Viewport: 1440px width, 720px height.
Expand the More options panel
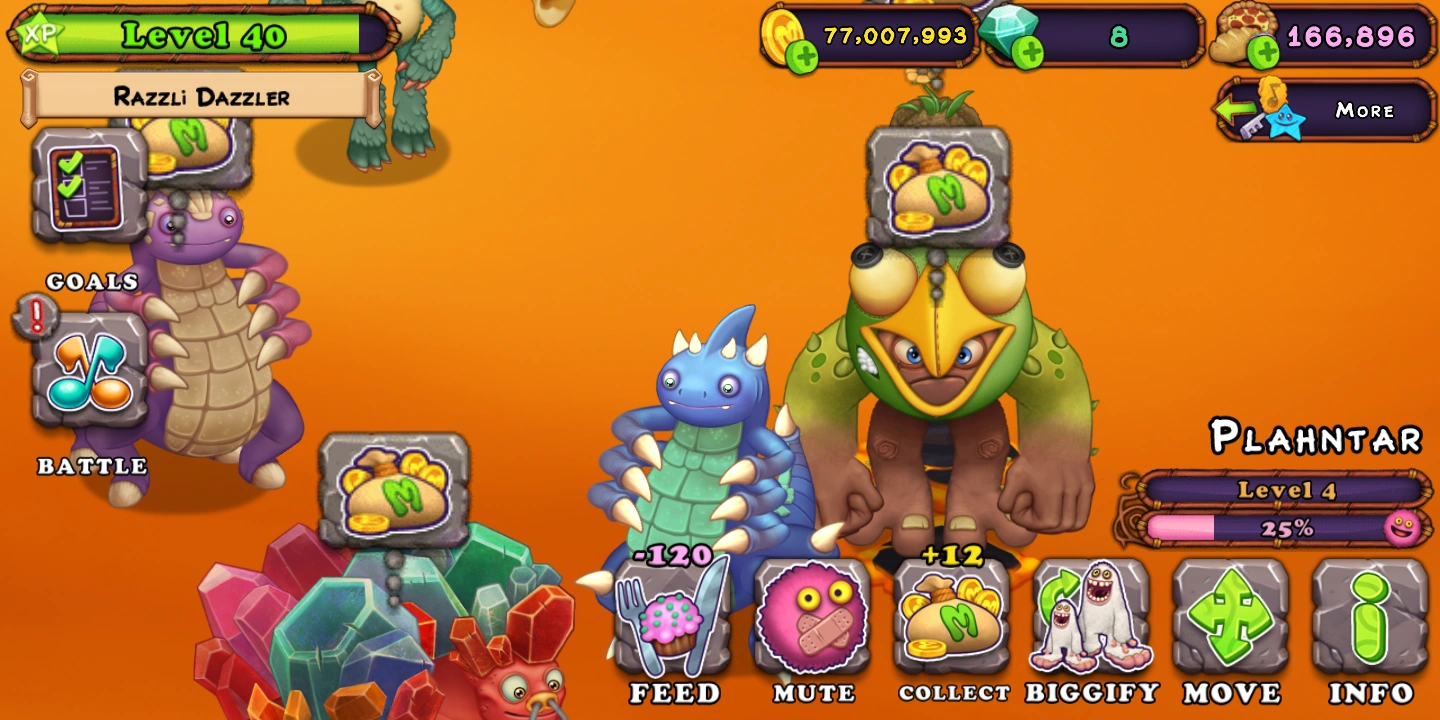(1366, 110)
